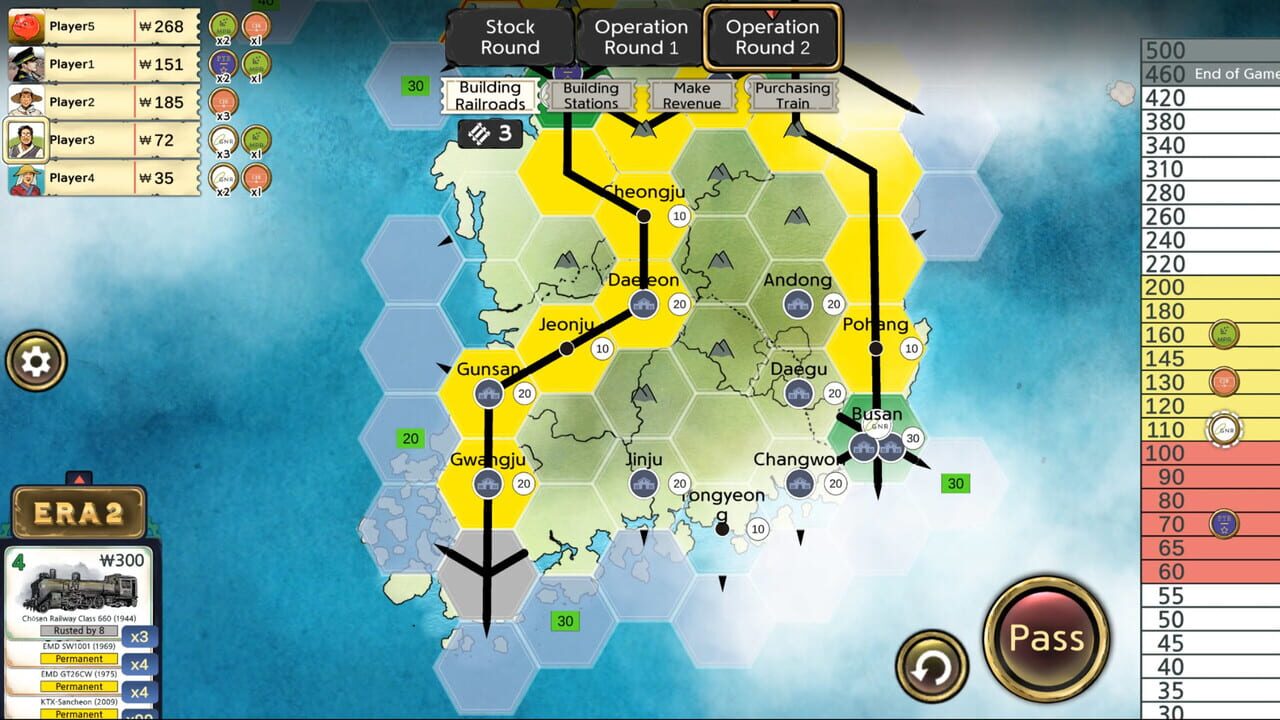Switch to the Stock Round tab
Image resolution: width=1280 pixels, height=720 pixels.
(x=509, y=36)
